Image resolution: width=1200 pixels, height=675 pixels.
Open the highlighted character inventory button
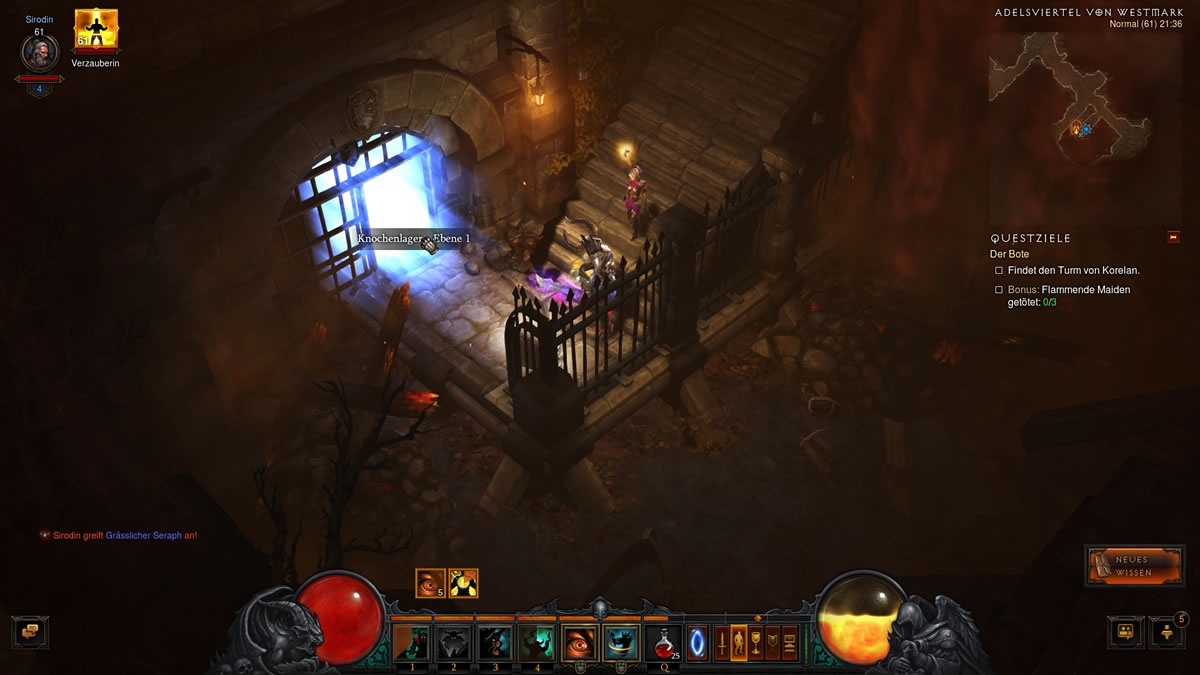(x=739, y=641)
